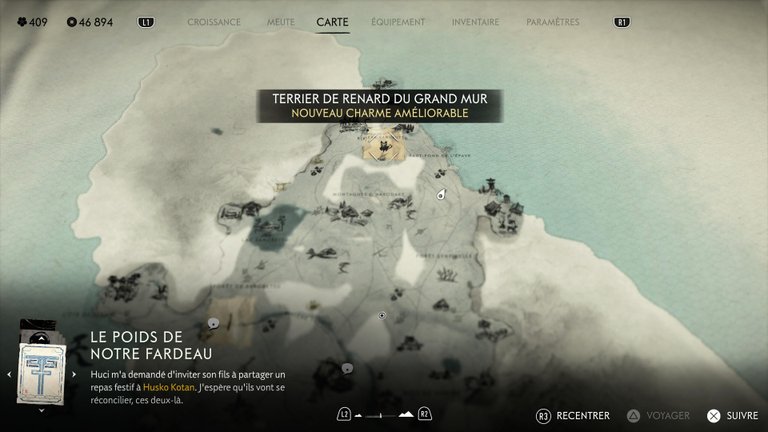Click the down arrow below quest card
This screenshot has width=768, height=432.
click(41, 409)
